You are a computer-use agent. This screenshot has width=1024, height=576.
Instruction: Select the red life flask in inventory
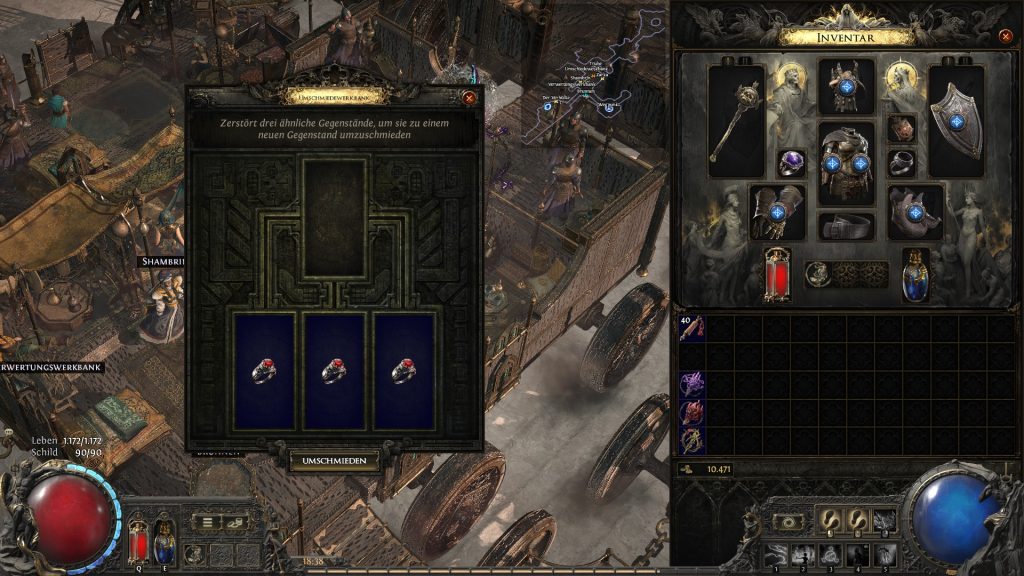point(776,274)
